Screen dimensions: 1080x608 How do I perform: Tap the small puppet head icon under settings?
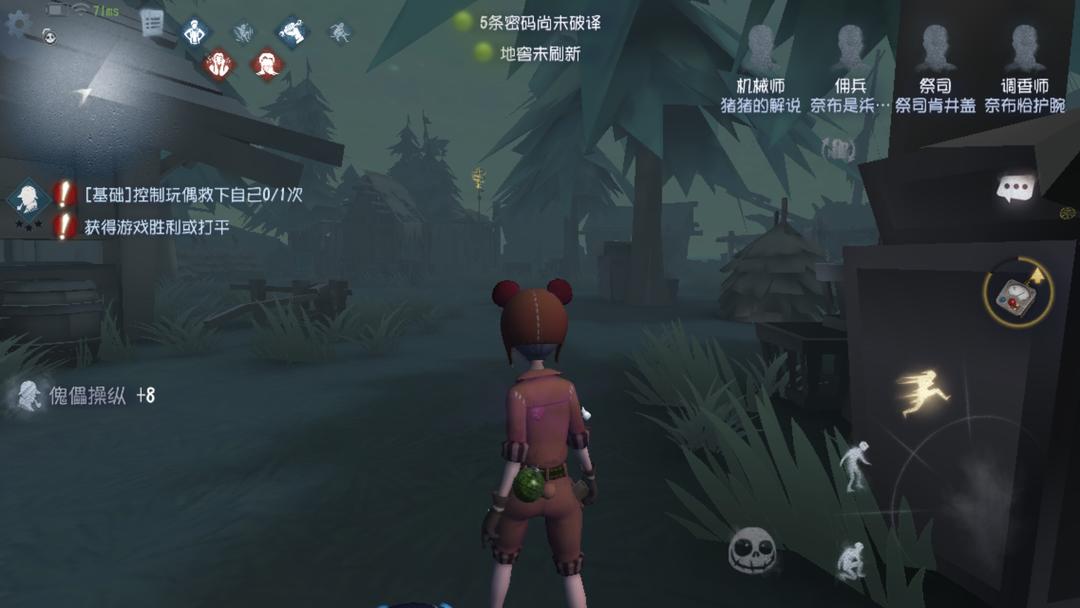coord(48,37)
